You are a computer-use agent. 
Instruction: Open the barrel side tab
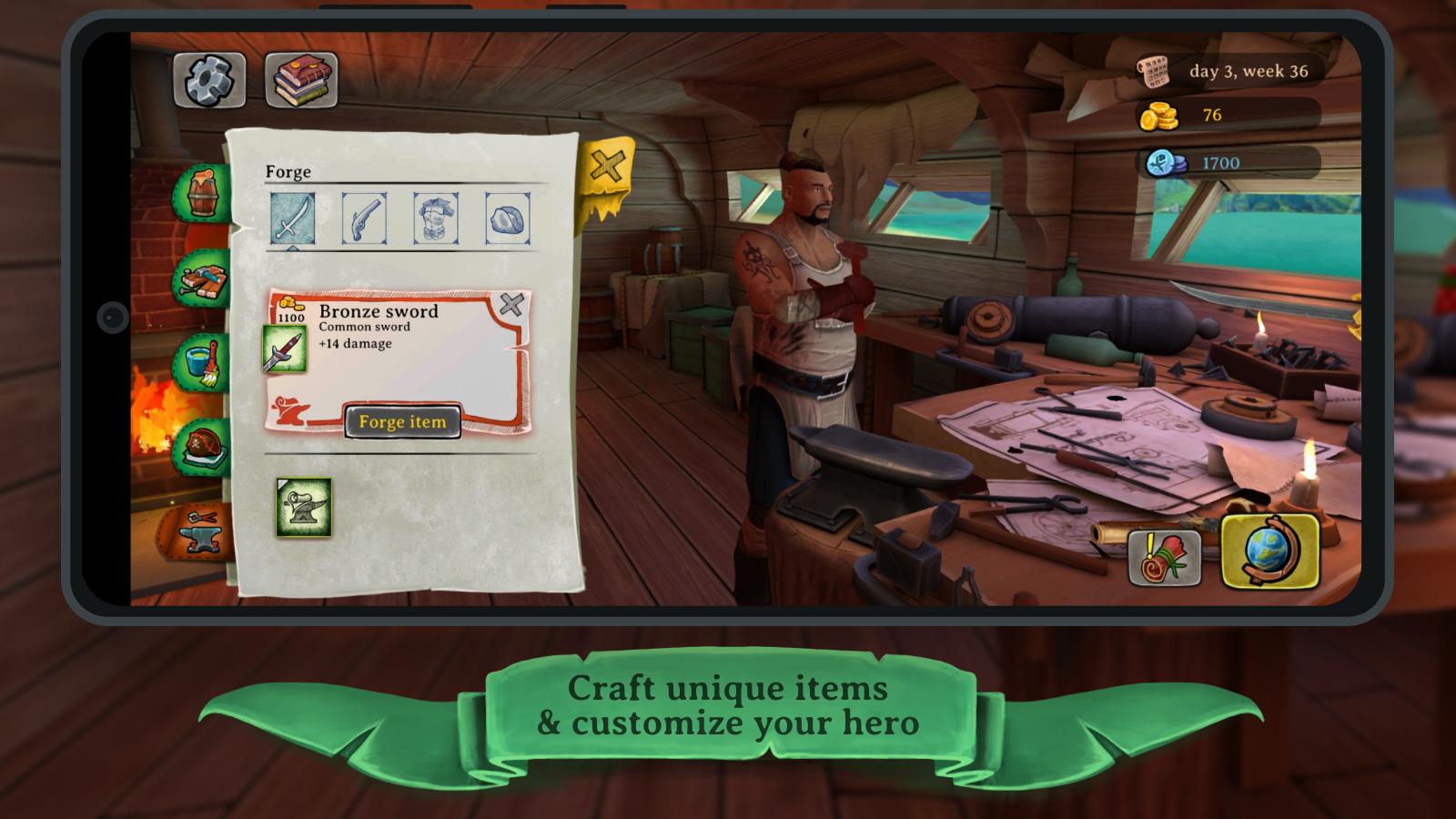pos(205,193)
